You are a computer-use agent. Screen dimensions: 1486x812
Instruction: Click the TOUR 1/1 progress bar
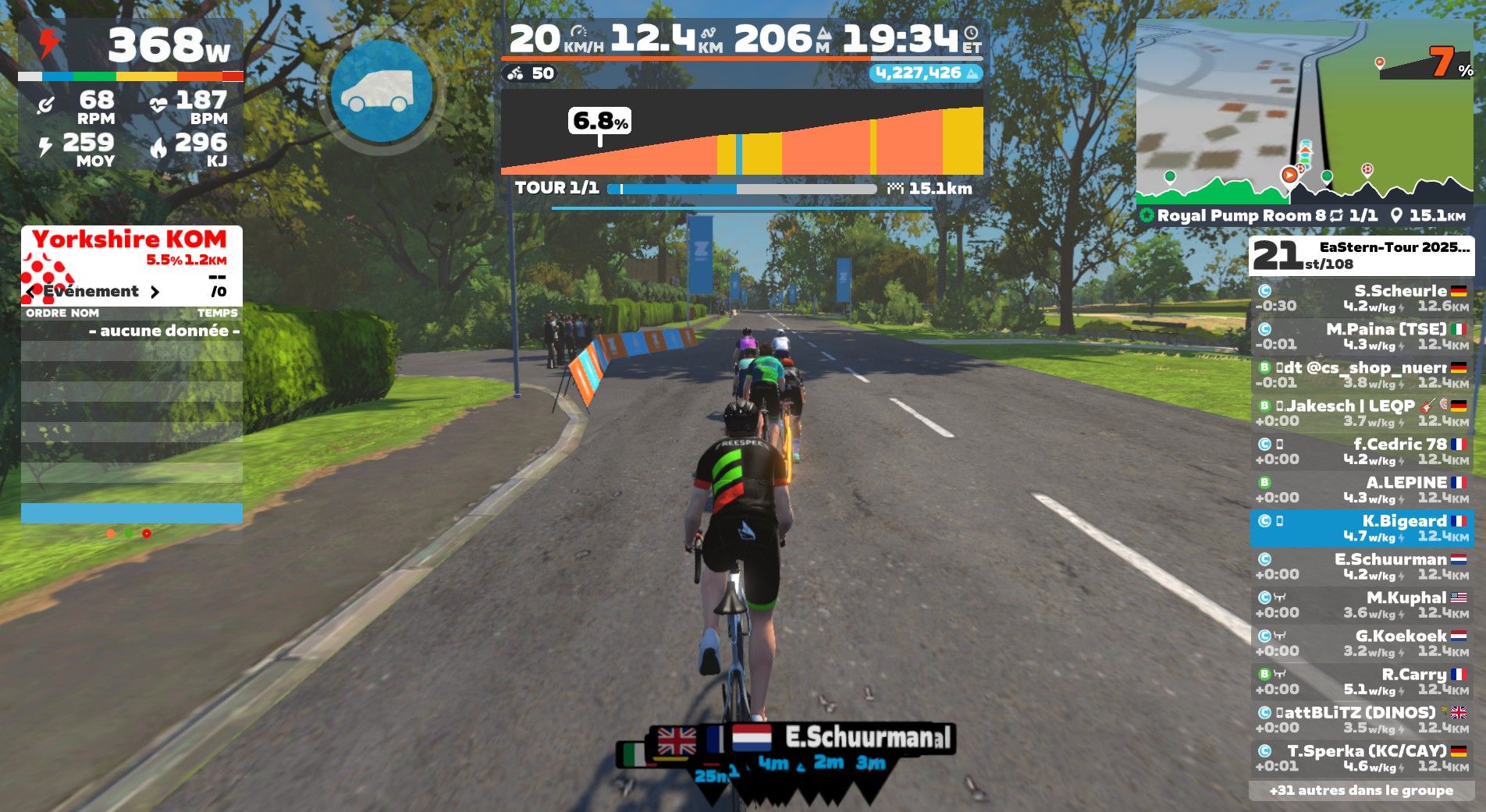point(741,189)
